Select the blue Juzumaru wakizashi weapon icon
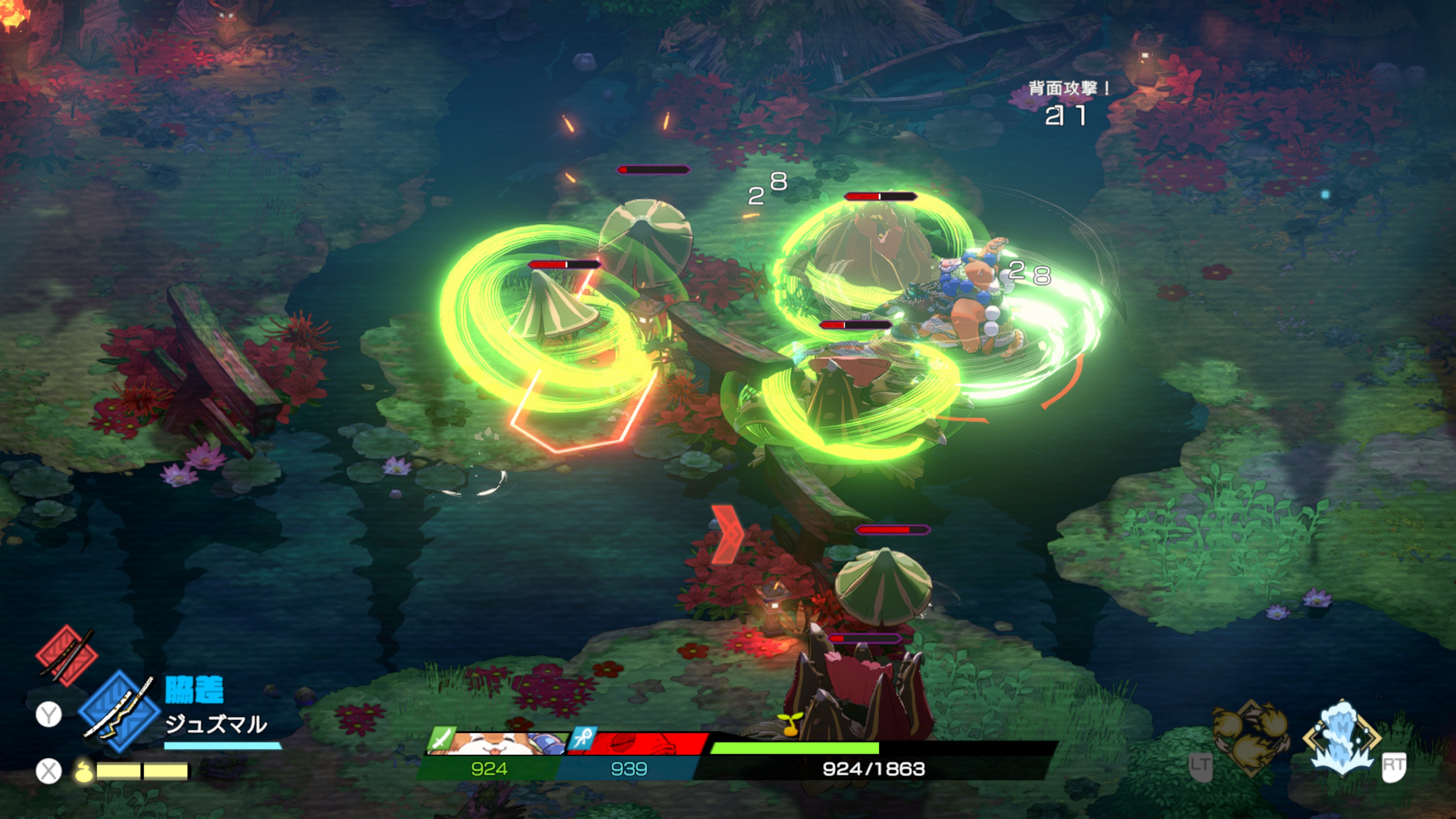Viewport: 1456px width, 819px height. (x=119, y=711)
